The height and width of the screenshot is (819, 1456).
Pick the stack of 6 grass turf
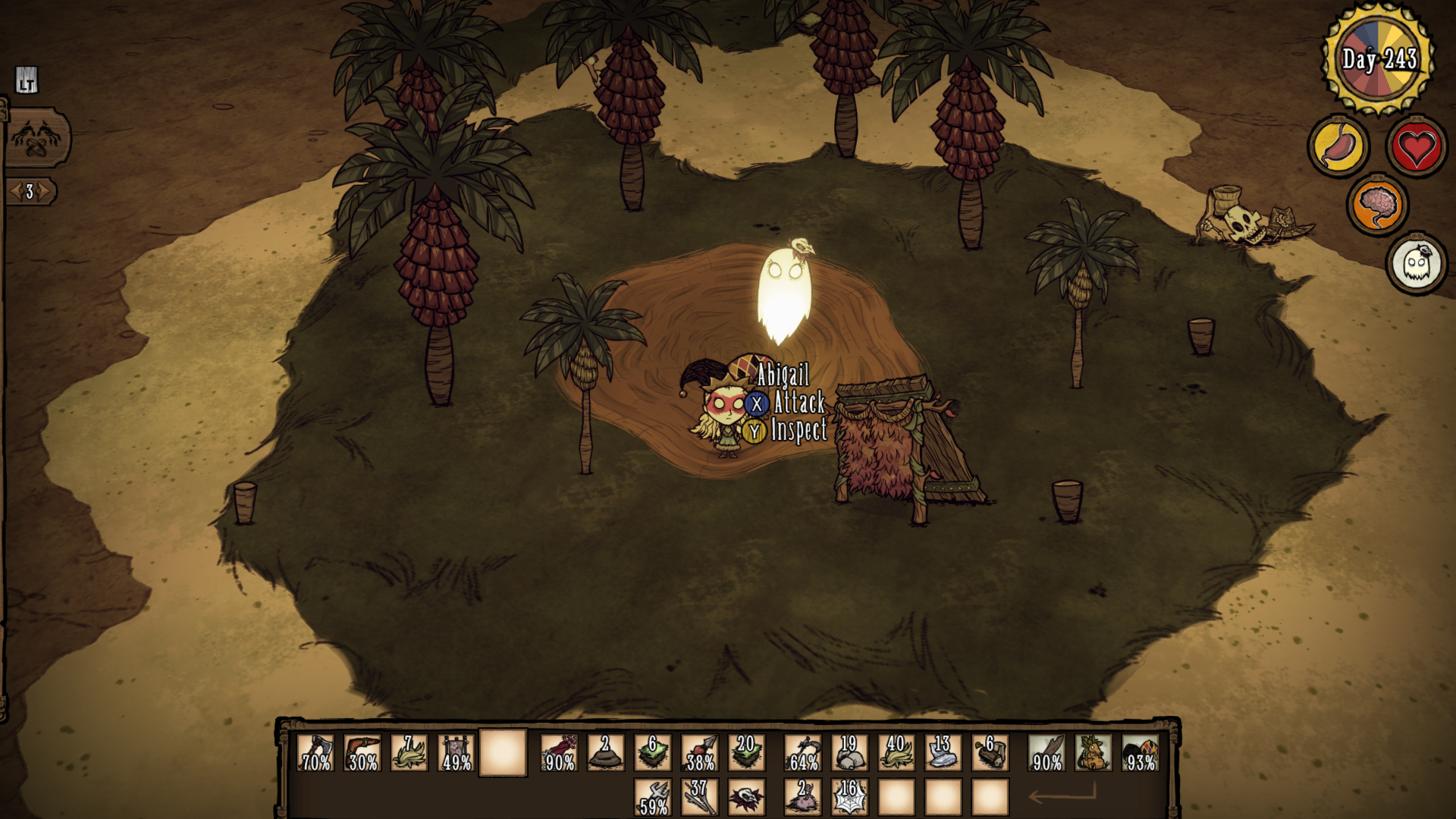[x=653, y=753]
